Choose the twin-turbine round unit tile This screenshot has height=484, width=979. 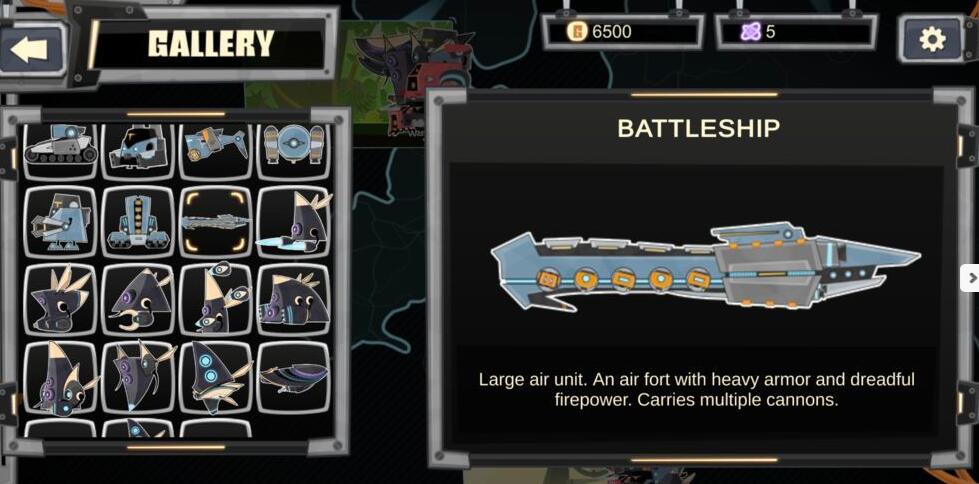click(293, 146)
